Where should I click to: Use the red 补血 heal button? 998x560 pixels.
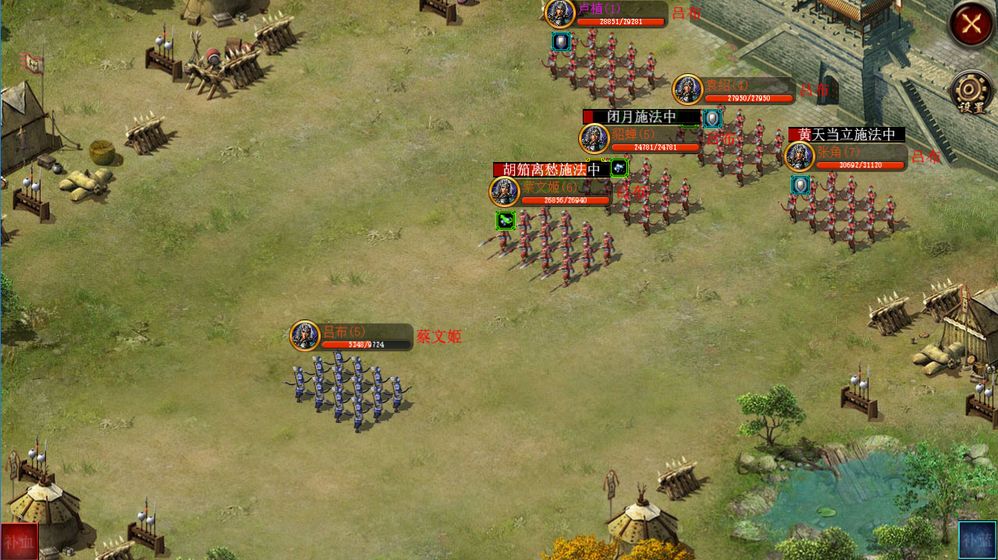coord(19,540)
